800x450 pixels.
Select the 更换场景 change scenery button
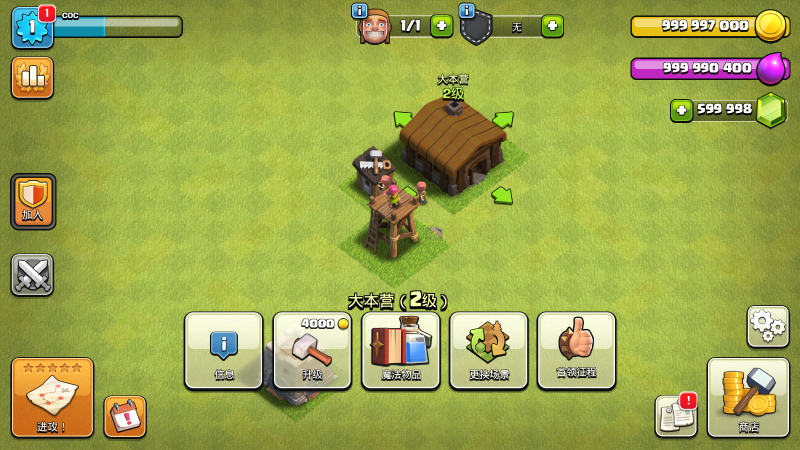tap(488, 350)
